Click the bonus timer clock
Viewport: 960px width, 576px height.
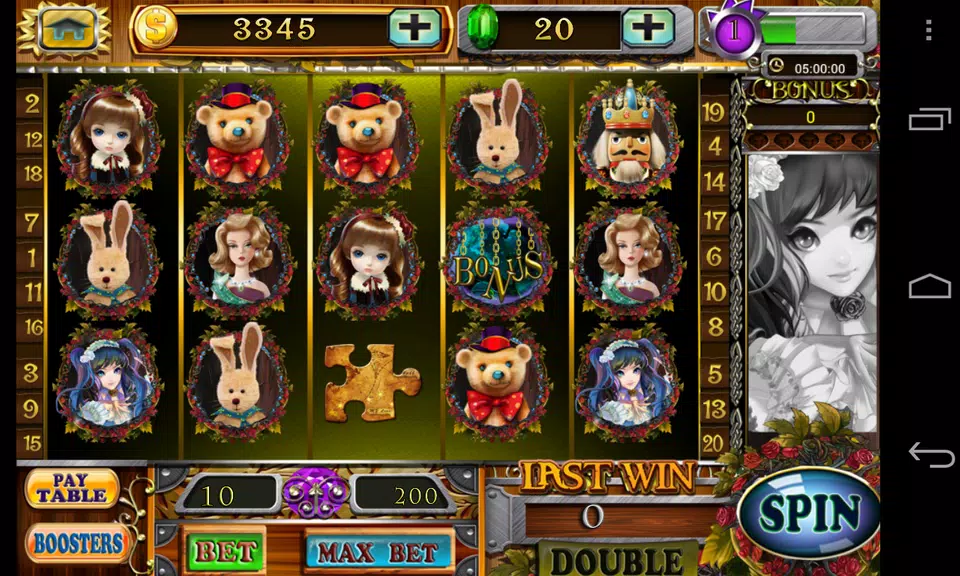pyautogui.click(x=778, y=68)
